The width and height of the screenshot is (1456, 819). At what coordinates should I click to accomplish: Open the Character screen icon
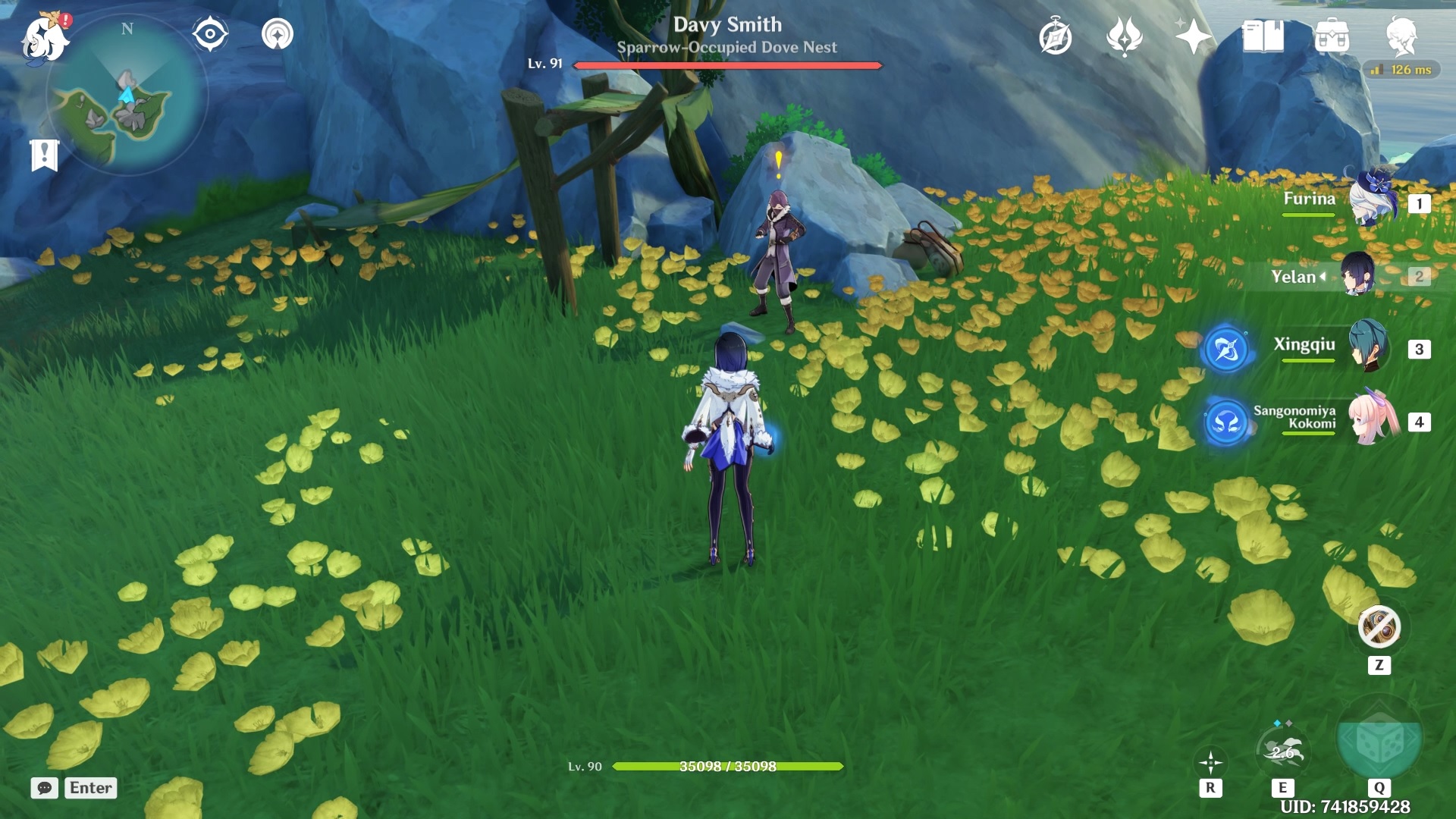coord(1402,33)
